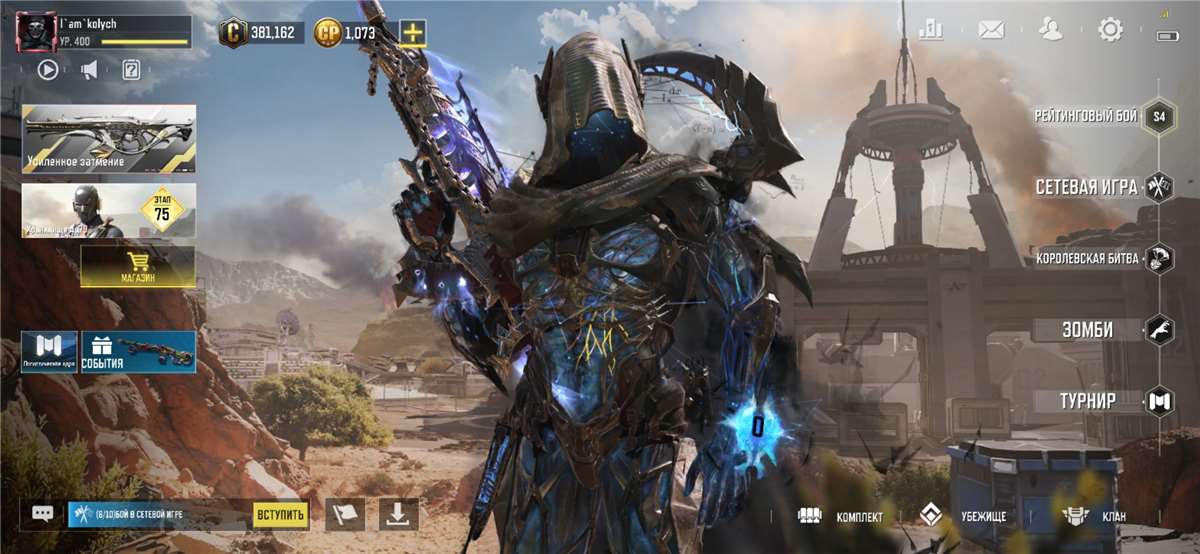Go to the Клан clan screen
This screenshot has height=554, width=1200.
pos(1094,516)
